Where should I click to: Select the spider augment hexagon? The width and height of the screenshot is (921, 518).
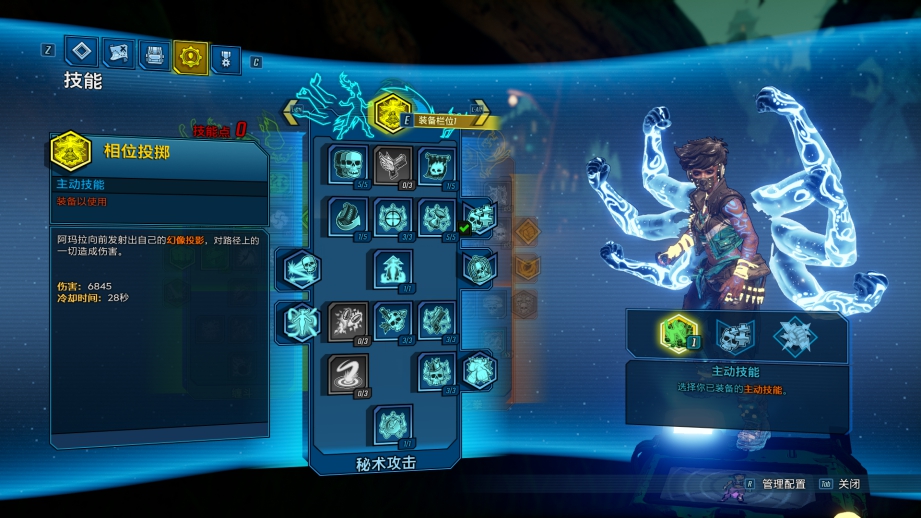click(300, 322)
